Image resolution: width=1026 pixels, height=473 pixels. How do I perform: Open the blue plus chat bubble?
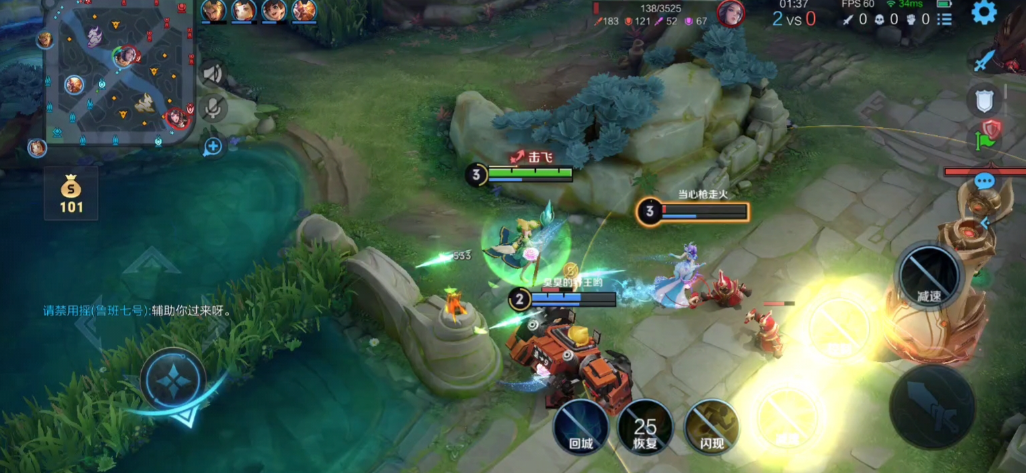click(x=213, y=147)
